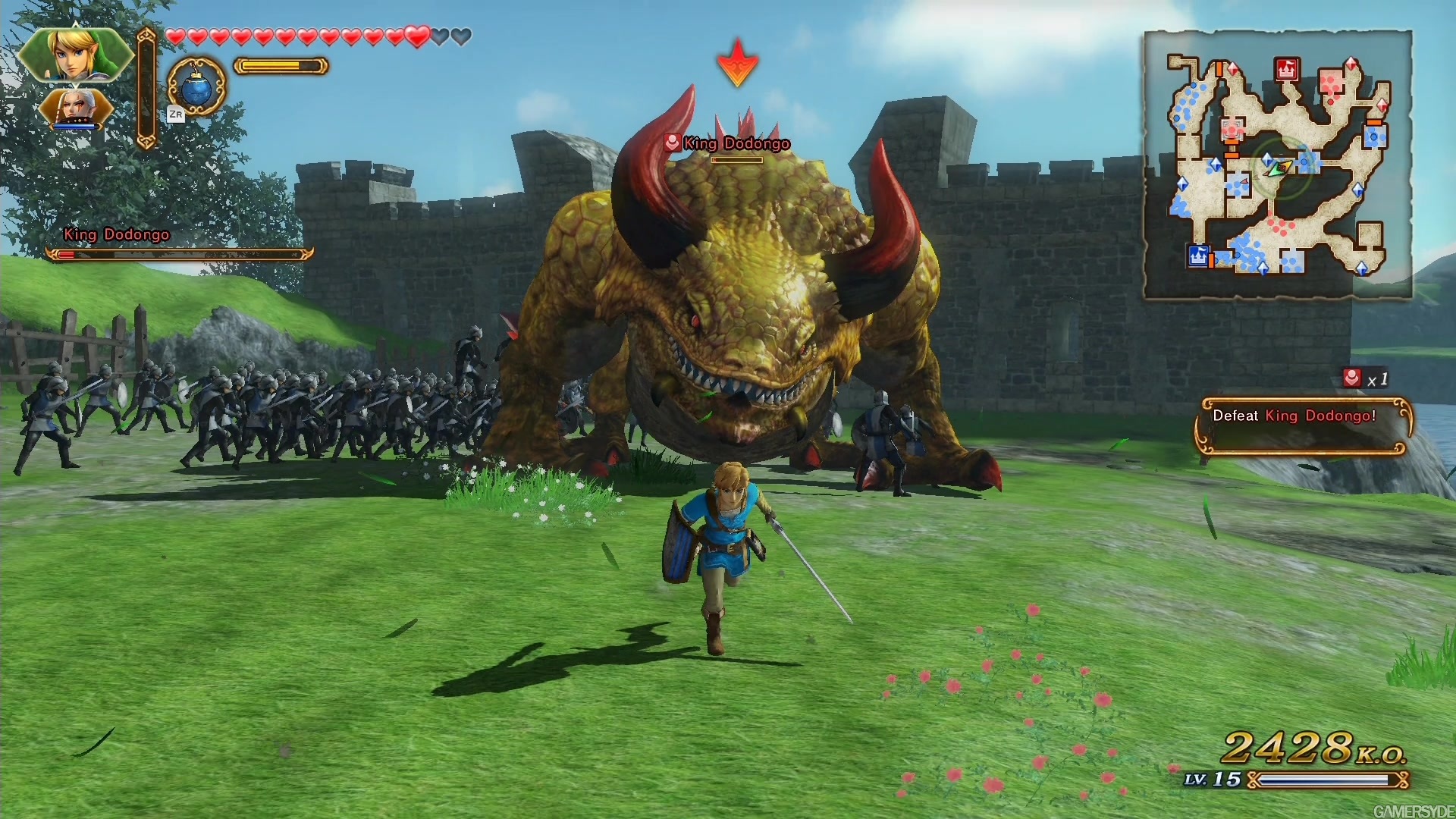Use the bomb item icon
Screen dimensions: 1456x819
pos(196,88)
